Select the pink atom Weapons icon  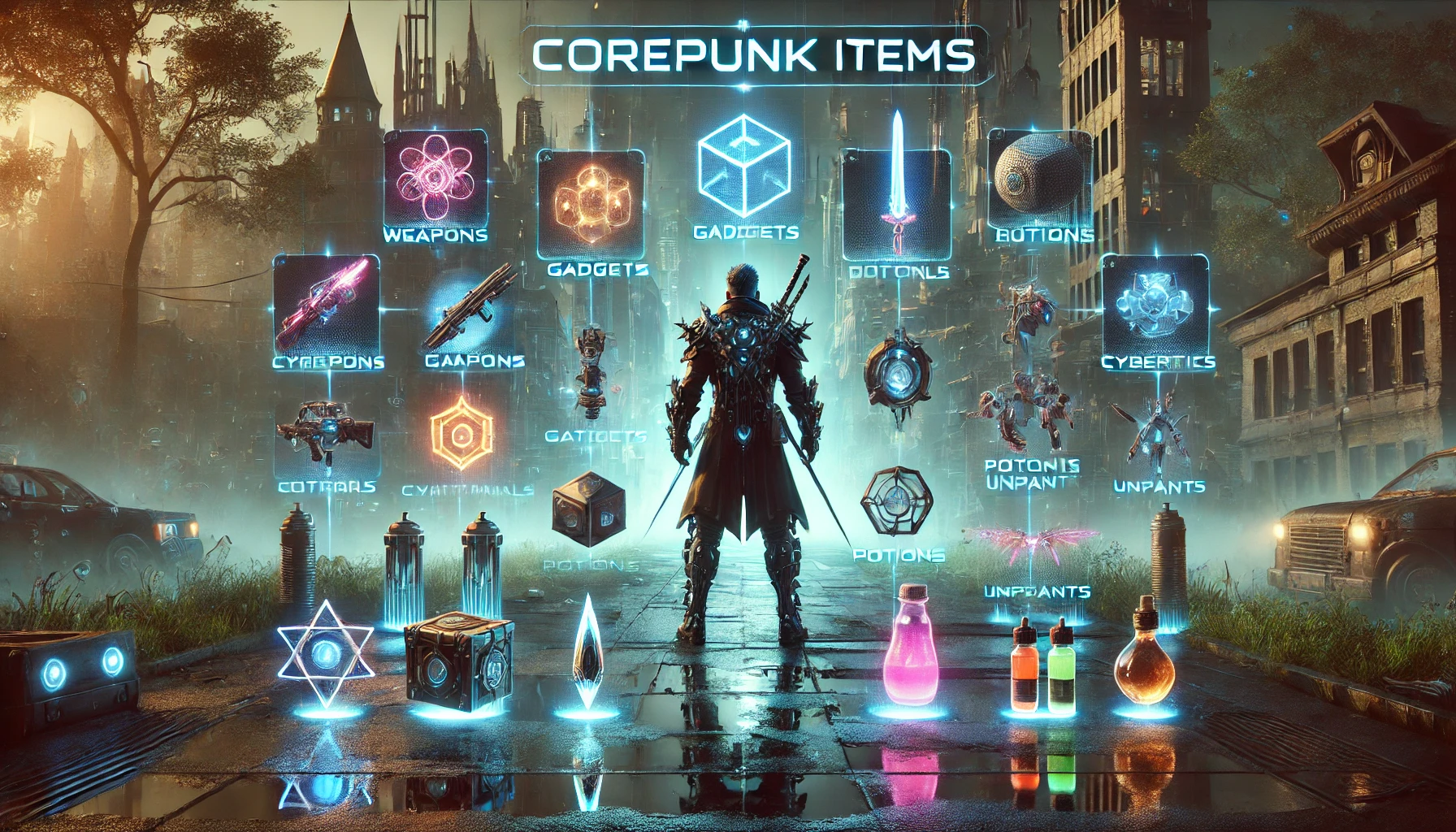(435, 180)
